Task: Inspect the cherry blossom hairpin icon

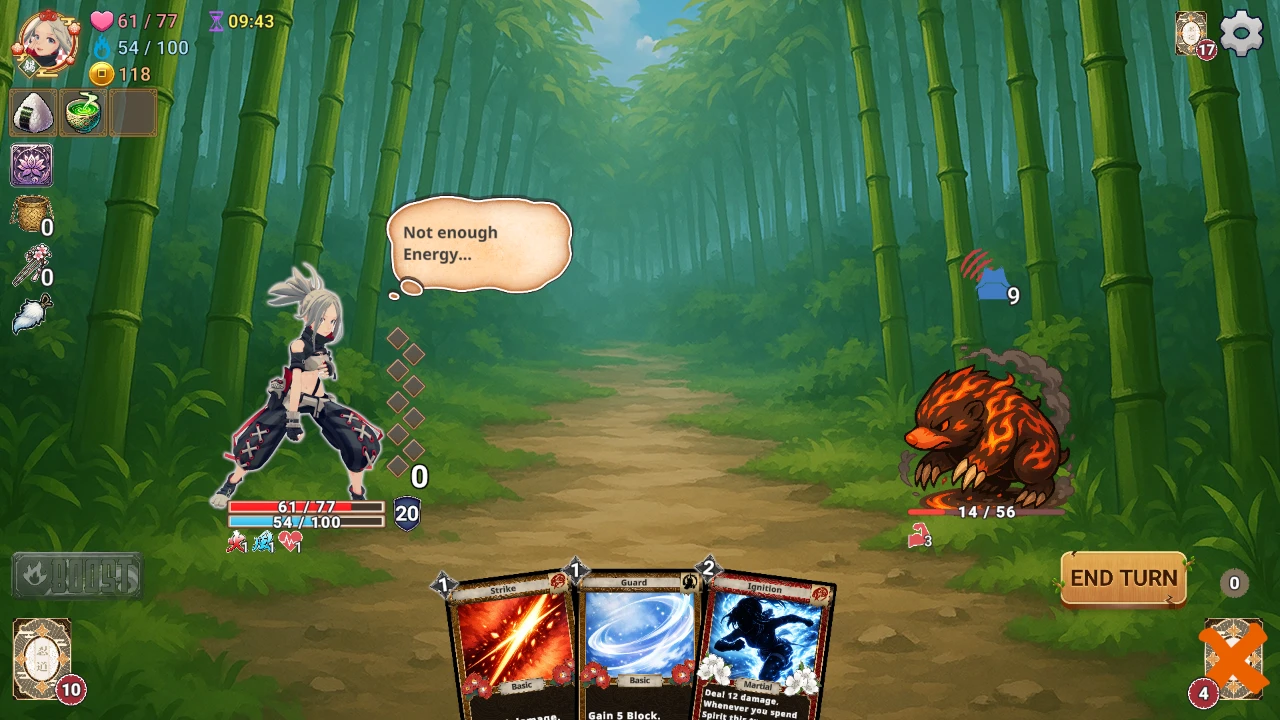Action: coord(30,265)
